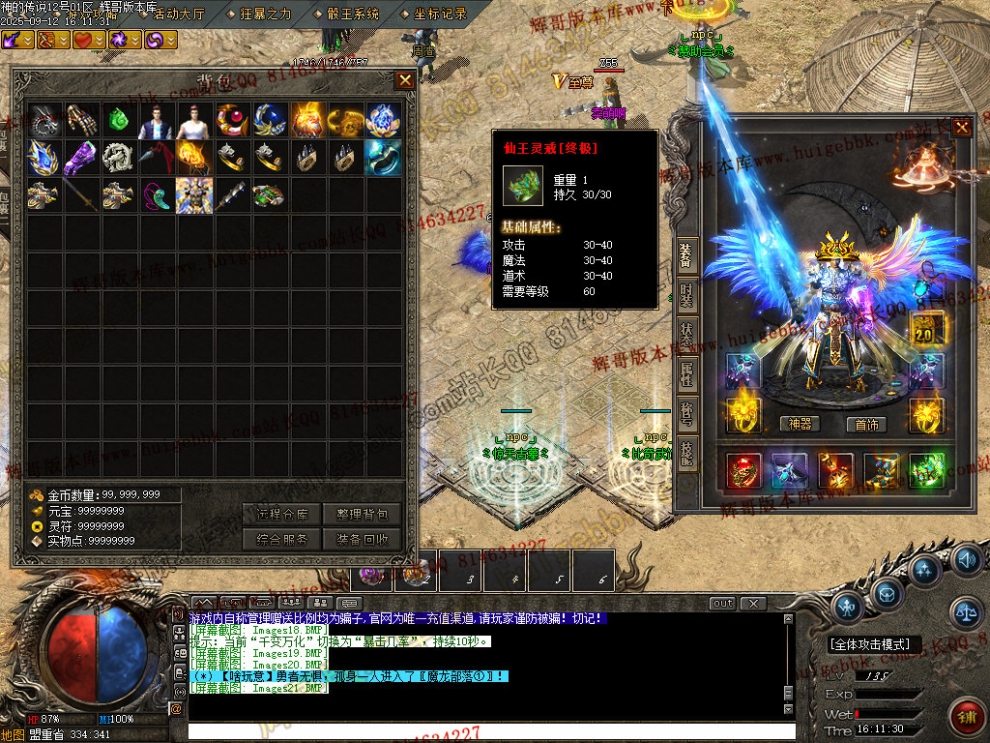The width and height of the screenshot is (990, 743).
Task: Click the 装备回收 equipment recycle button
Action: [x=361, y=539]
